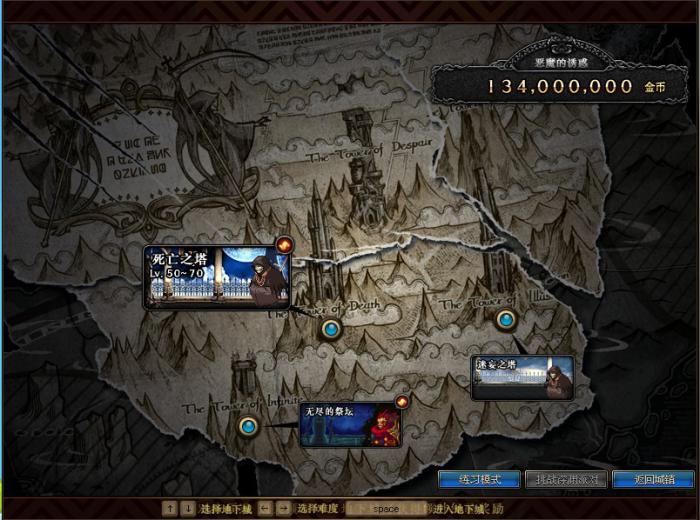The image size is (700, 520).
Task: Click the Tower of Death blue map node
Action: 331,328
